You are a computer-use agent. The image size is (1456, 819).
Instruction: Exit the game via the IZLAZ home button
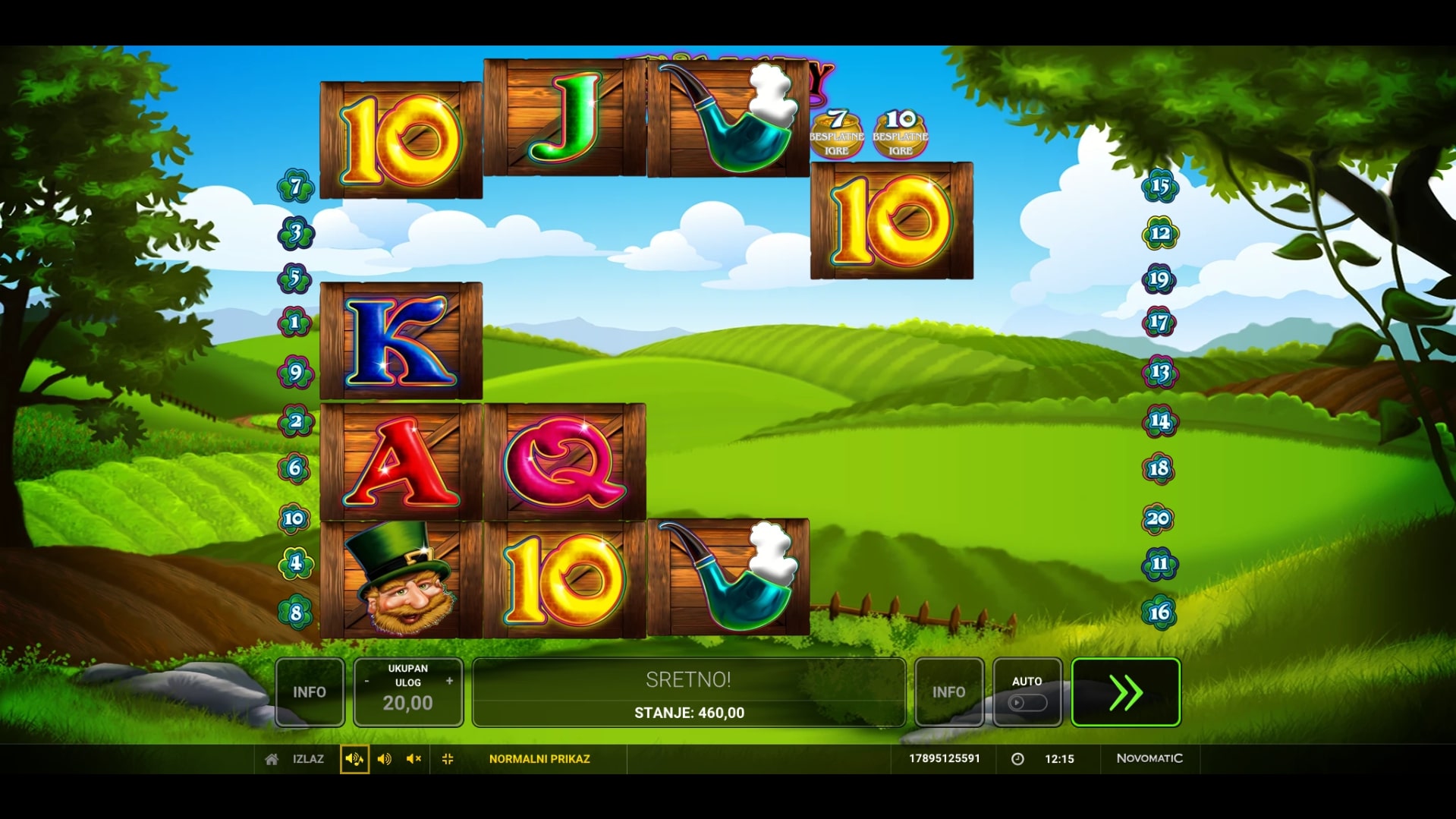click(x=294, y=759)
